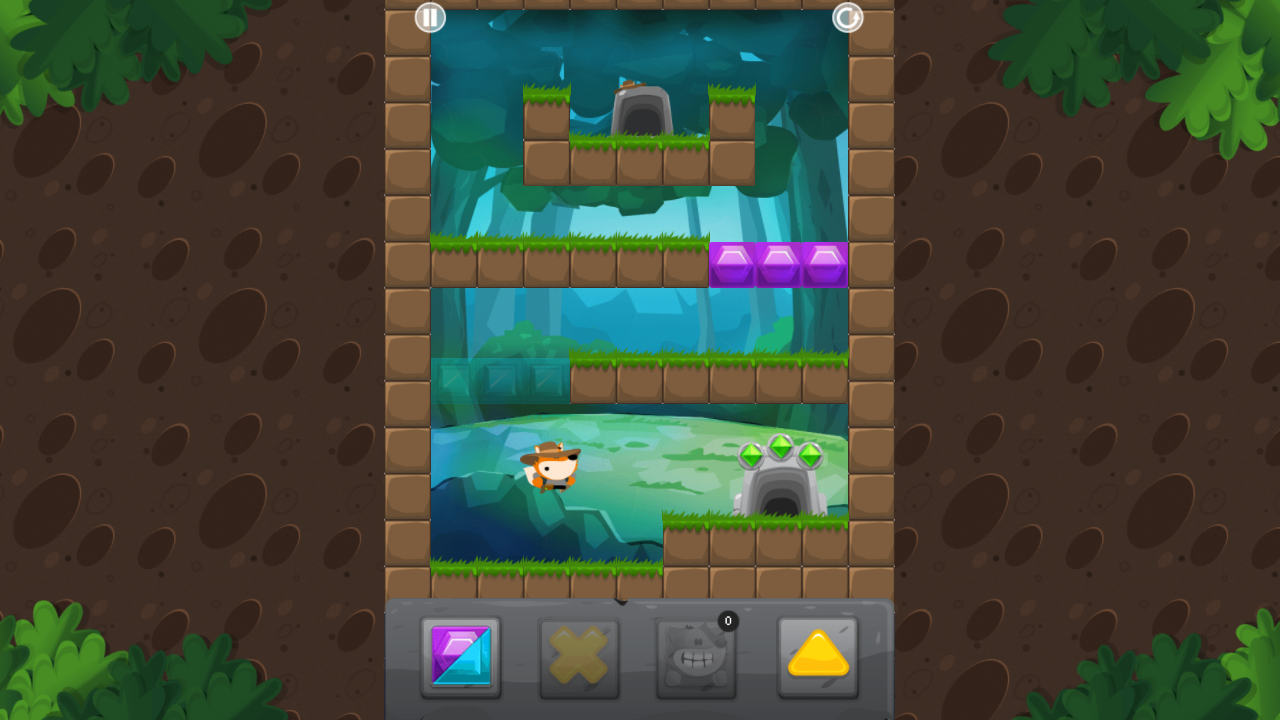The width and height of the screenshot is (1280, 720).
Task: Restart the level with the circular arrow
Action: [x=847, y=18]
